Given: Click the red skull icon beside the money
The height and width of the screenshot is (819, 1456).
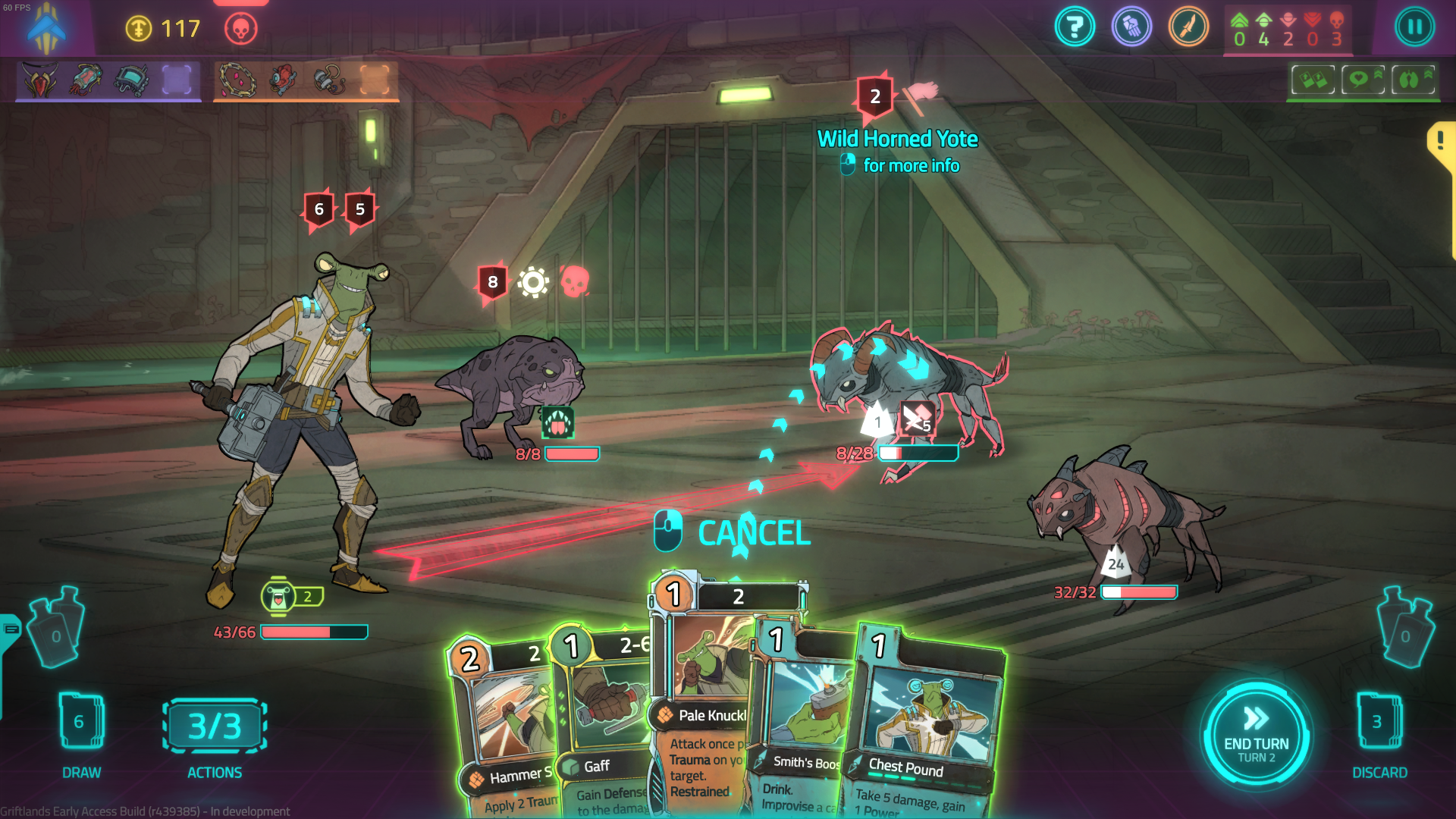Looking at the screenshot, I should [241, 29].
